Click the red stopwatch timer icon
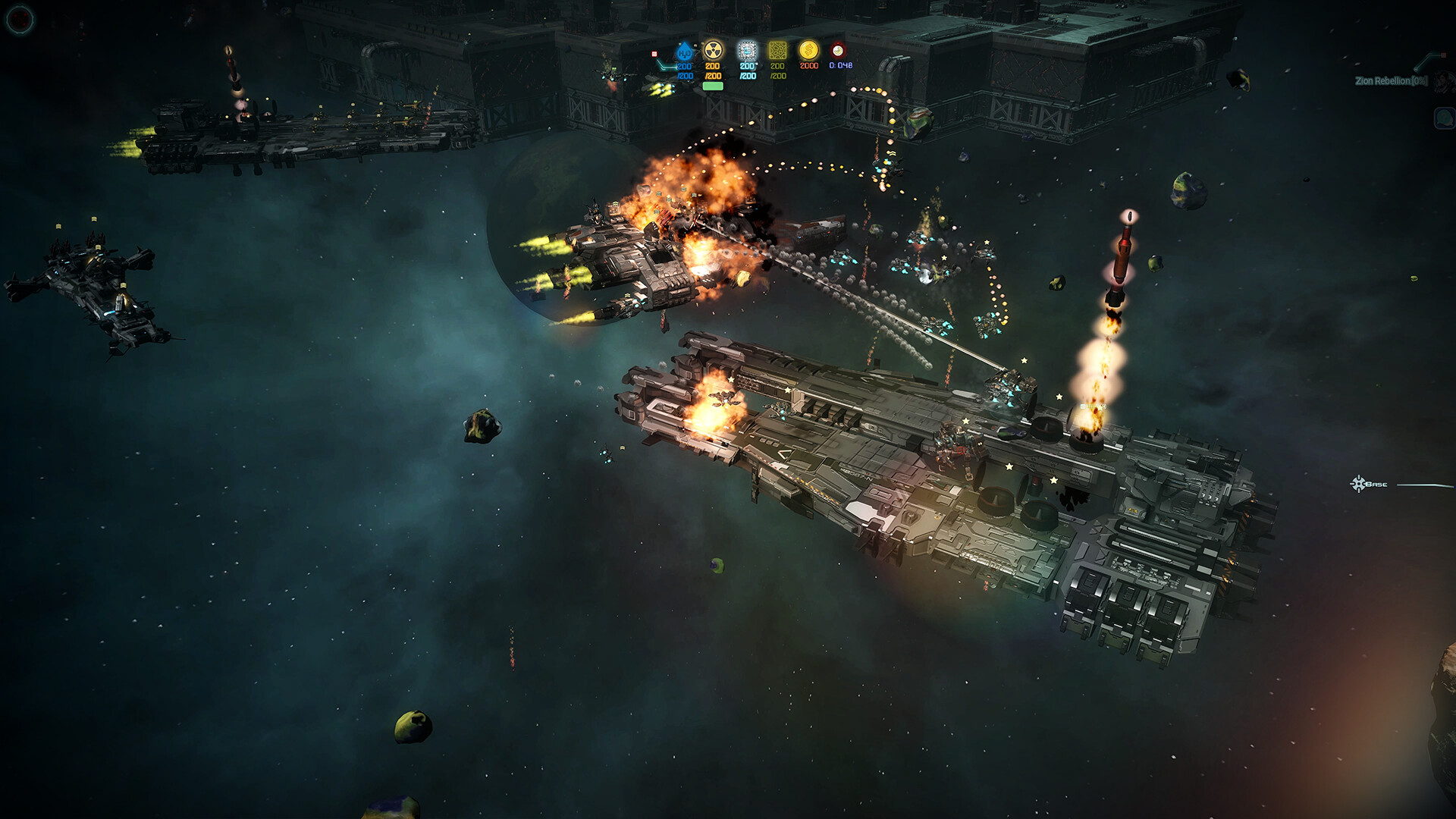Viewport: 1456px width, 819px height. [x=837, y=51]
